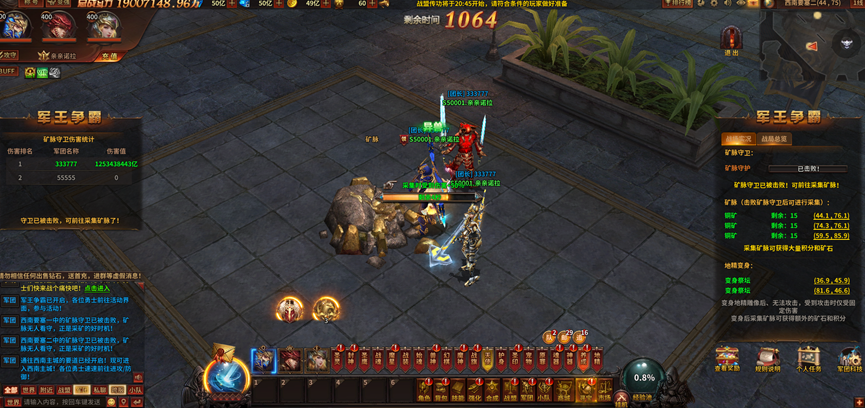Open the 合成 synthesis menu

[493, 390]
